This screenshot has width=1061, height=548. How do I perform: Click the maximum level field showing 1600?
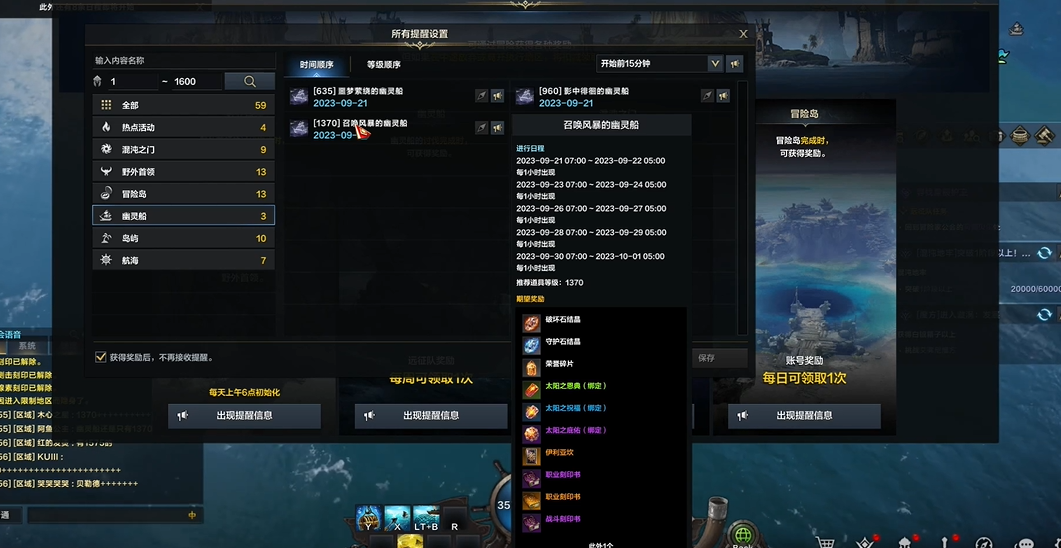pyautogui.click(x=195, y=82)
